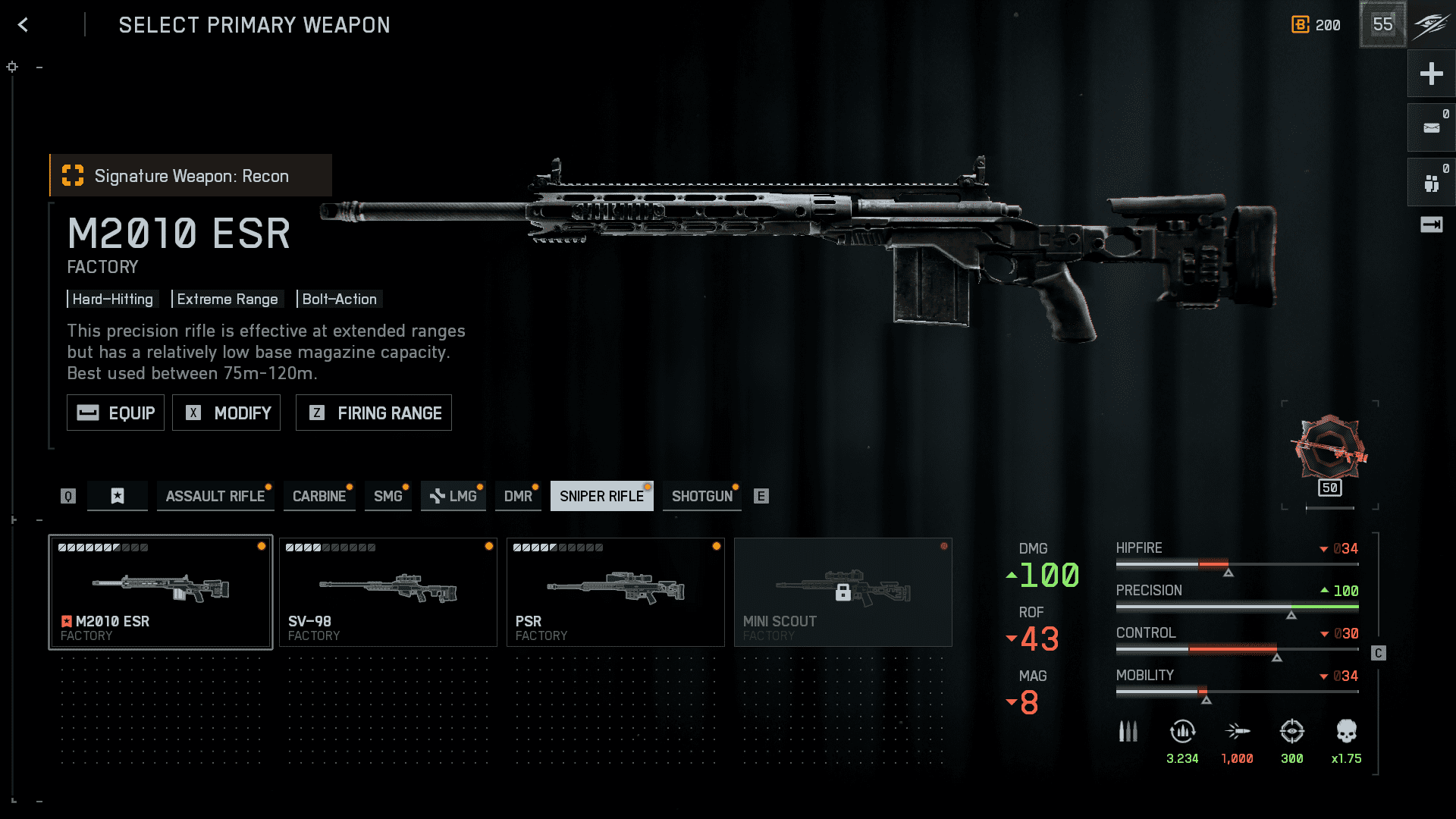This screenshot has height=819, width=1456.
Task: Show the LMG weapon category
Action: coord(453,496)
